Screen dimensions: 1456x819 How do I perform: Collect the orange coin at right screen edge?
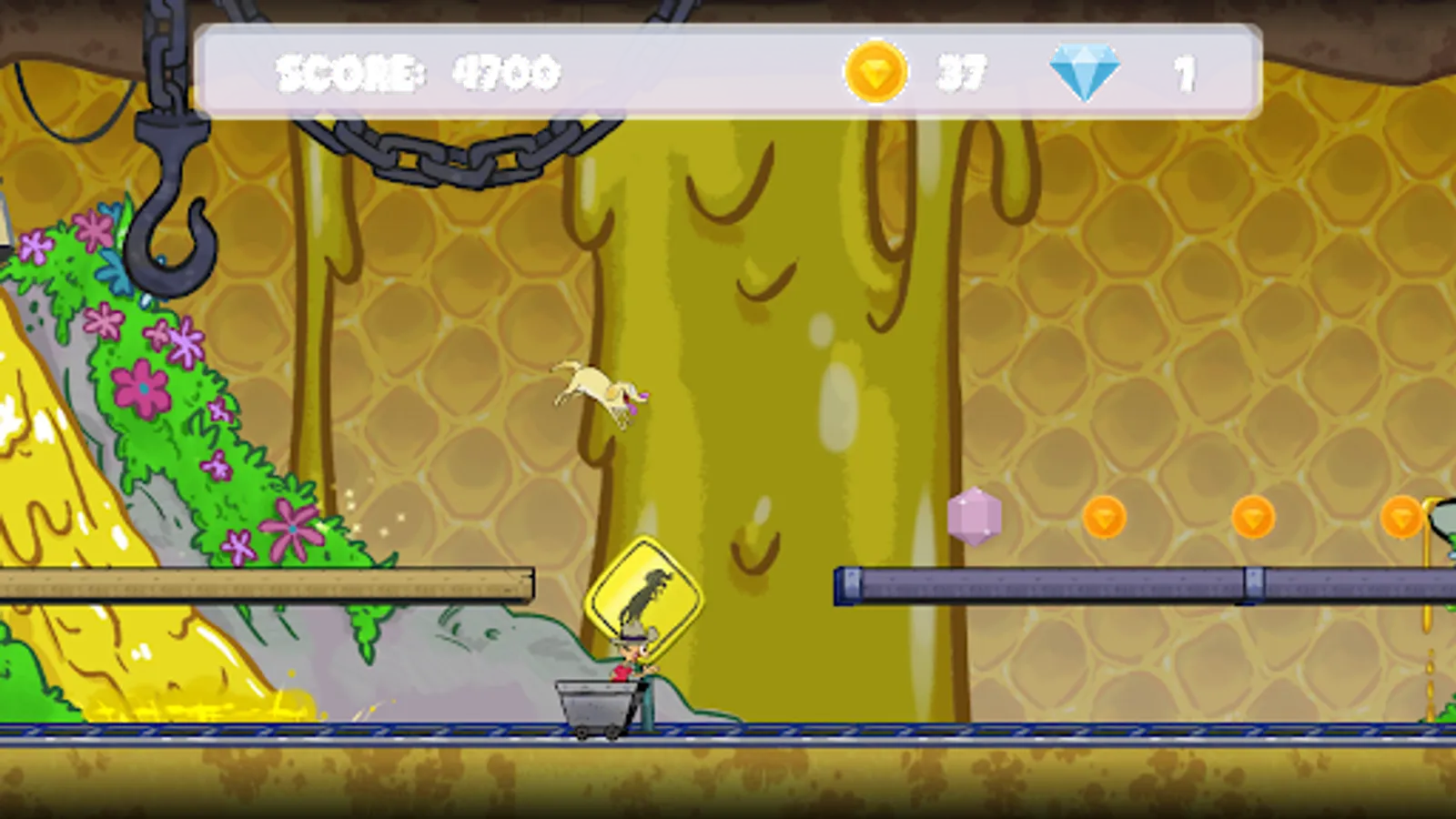tap(1402, 517)
